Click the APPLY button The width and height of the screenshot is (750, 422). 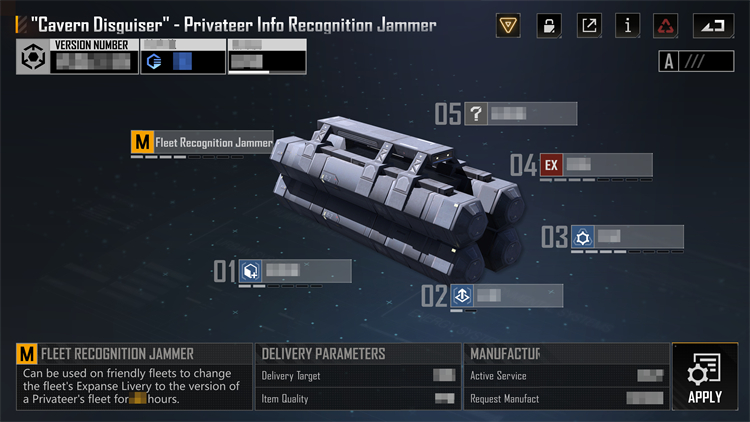tap(705, 377)
